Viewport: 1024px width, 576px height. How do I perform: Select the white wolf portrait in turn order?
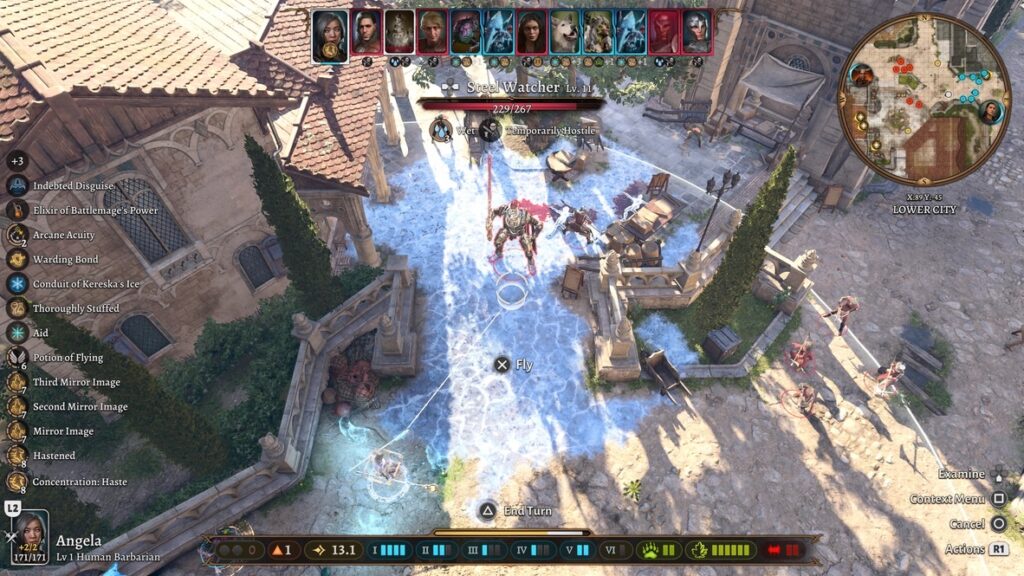coord(564,33)
